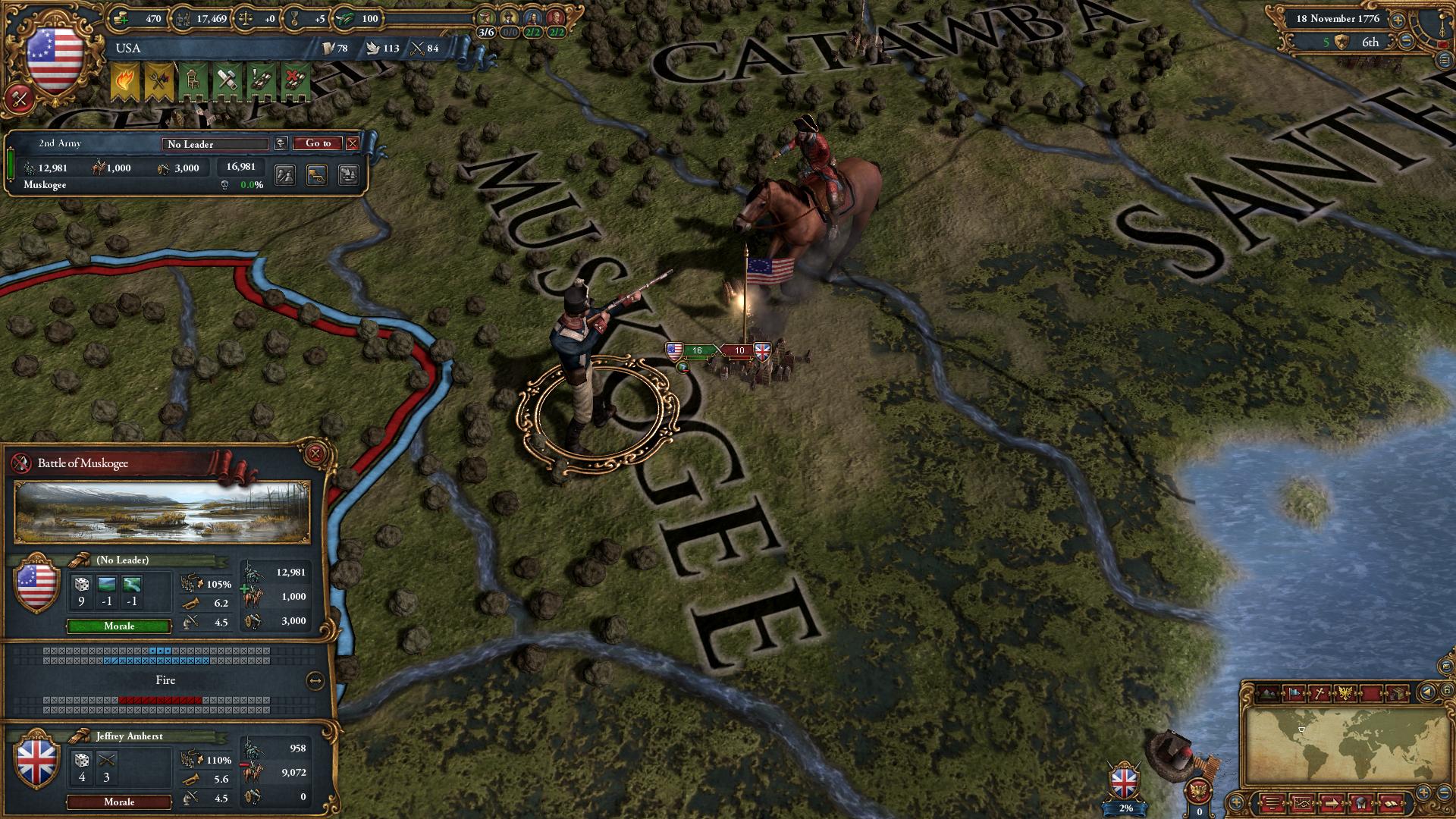Select the terrain map mode
1456x819 pixels.
pos(1266,691)
